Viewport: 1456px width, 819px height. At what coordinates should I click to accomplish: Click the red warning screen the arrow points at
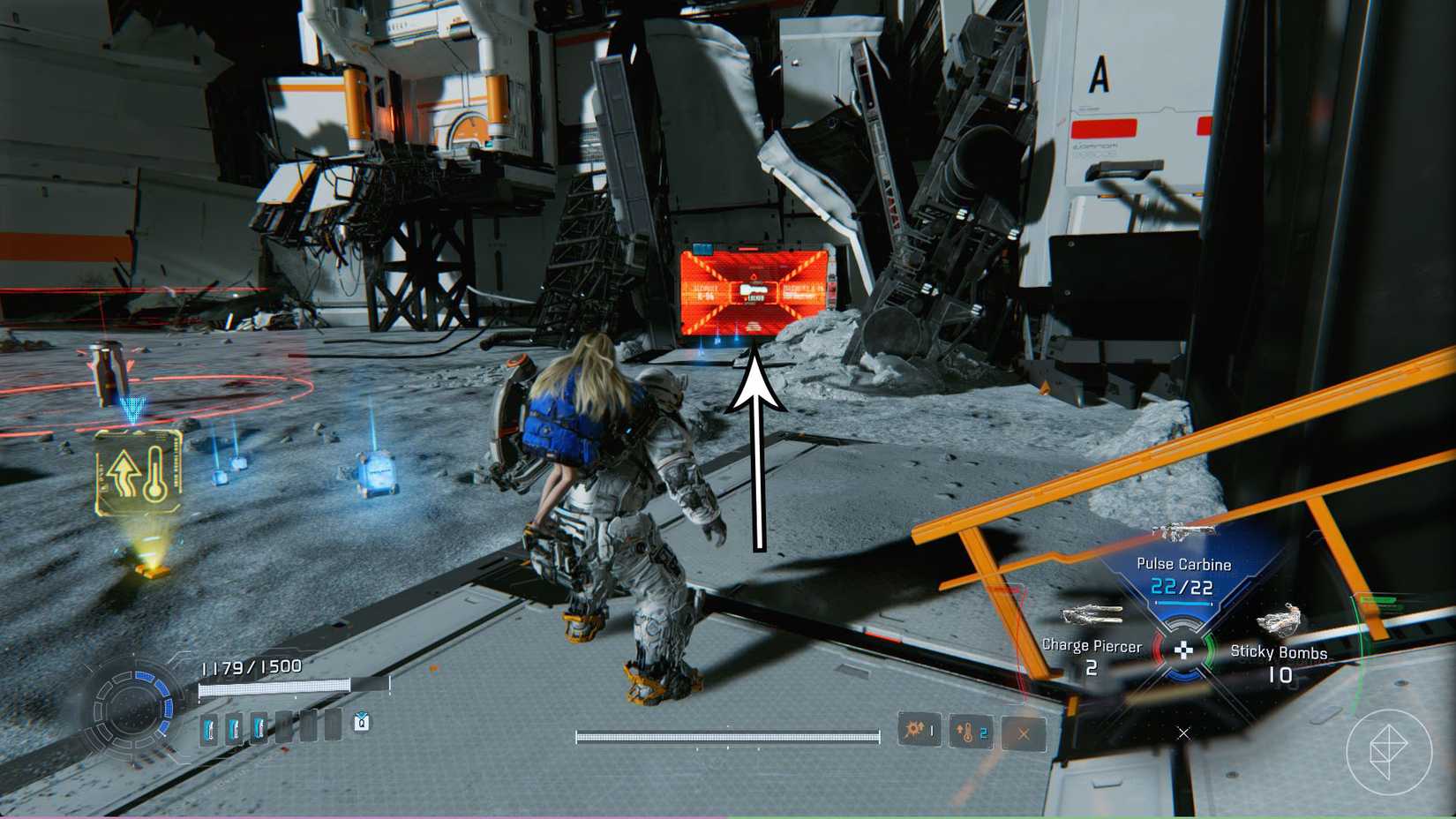point(757,289)
